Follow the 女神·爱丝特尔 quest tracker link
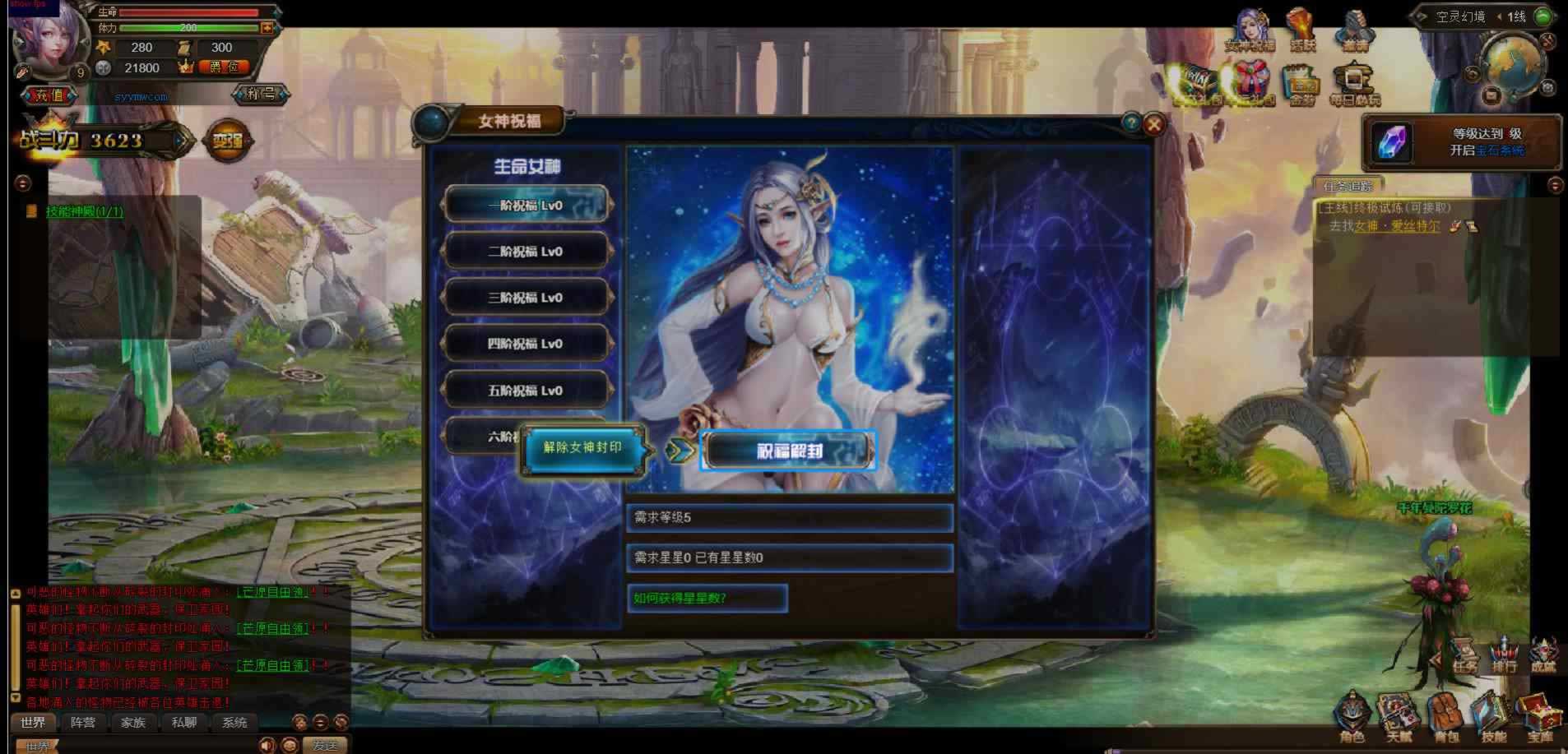 [1397, 225]
